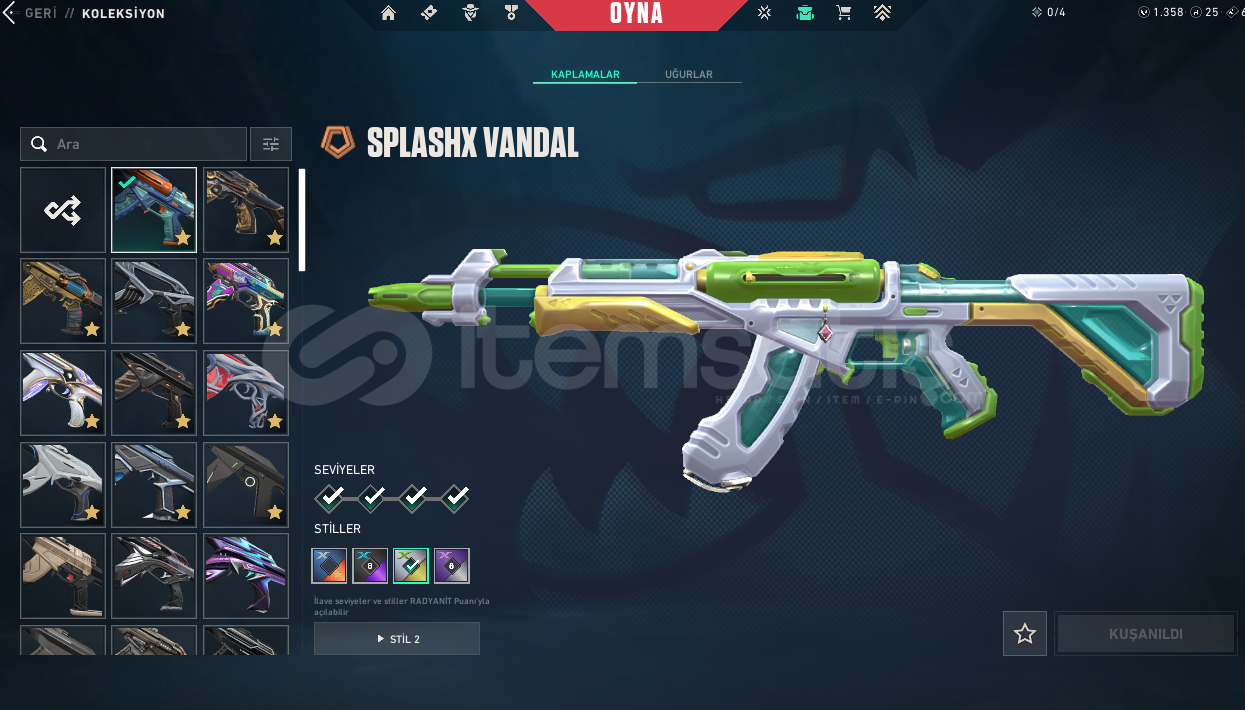This screenshot has width=1245, height=710.
Task: Choose the blue-orange first style variant
Action: pyautogui.click(x=330, y=566)
